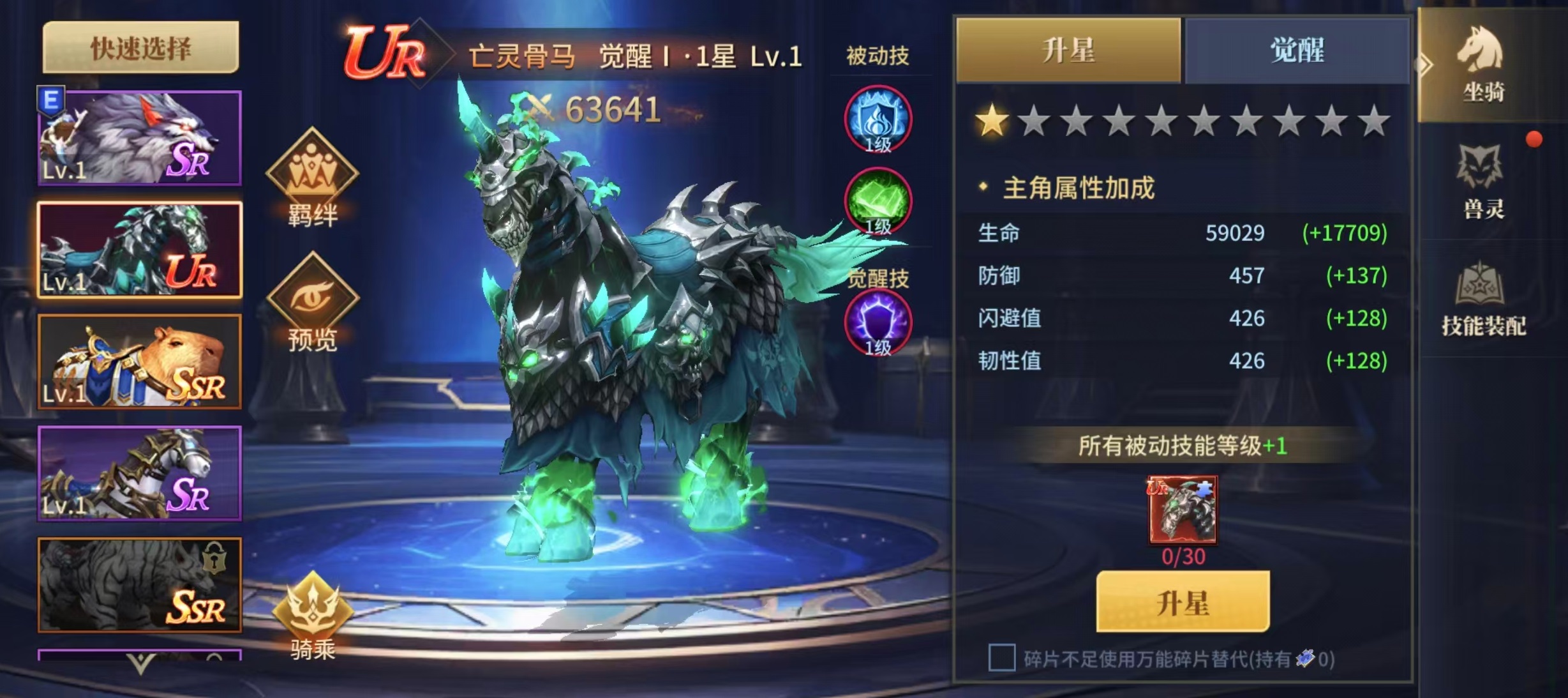Open the 快速选择 quick select button

140,47
